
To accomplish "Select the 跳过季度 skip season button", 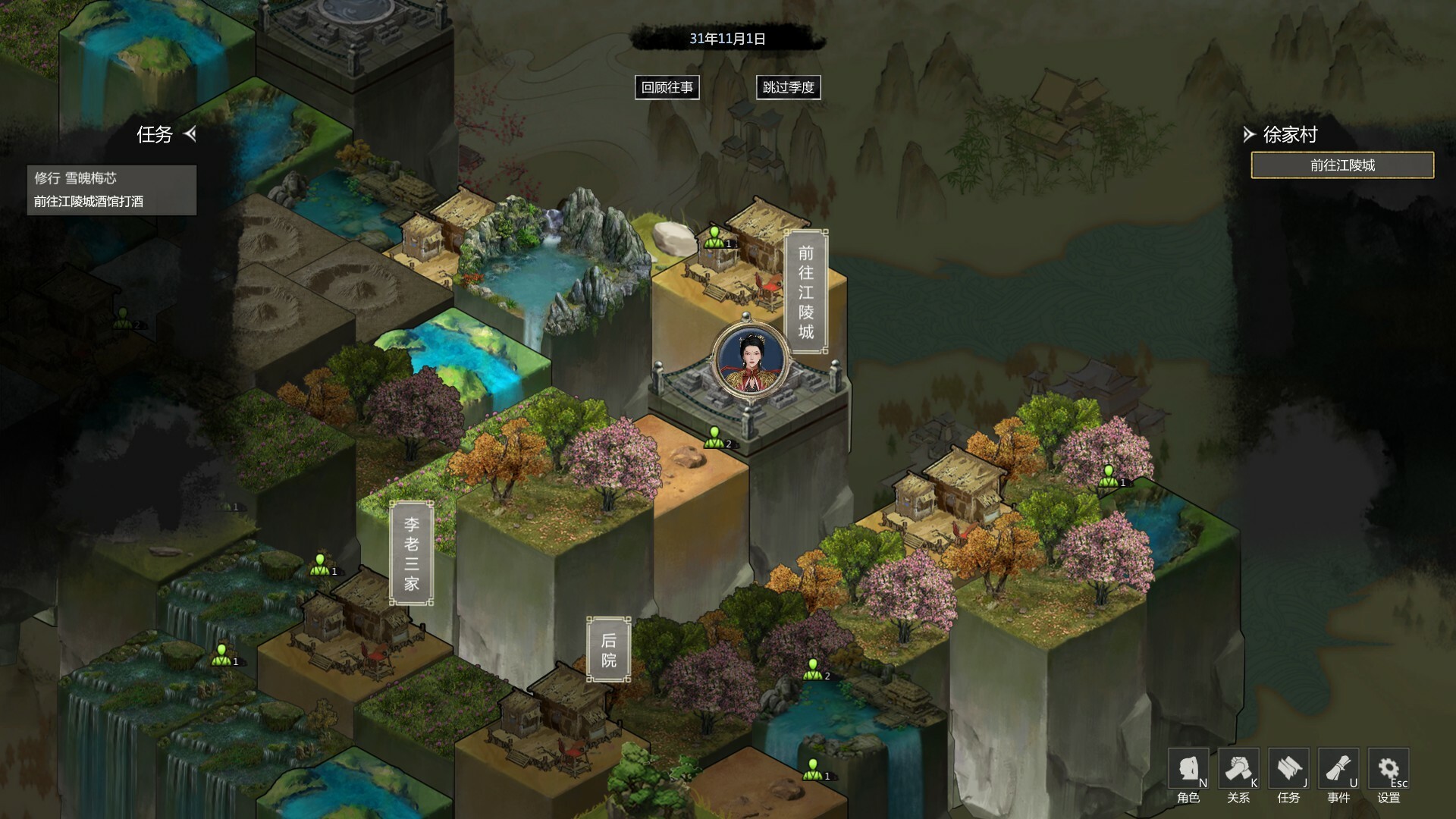I will coord(788,87).
